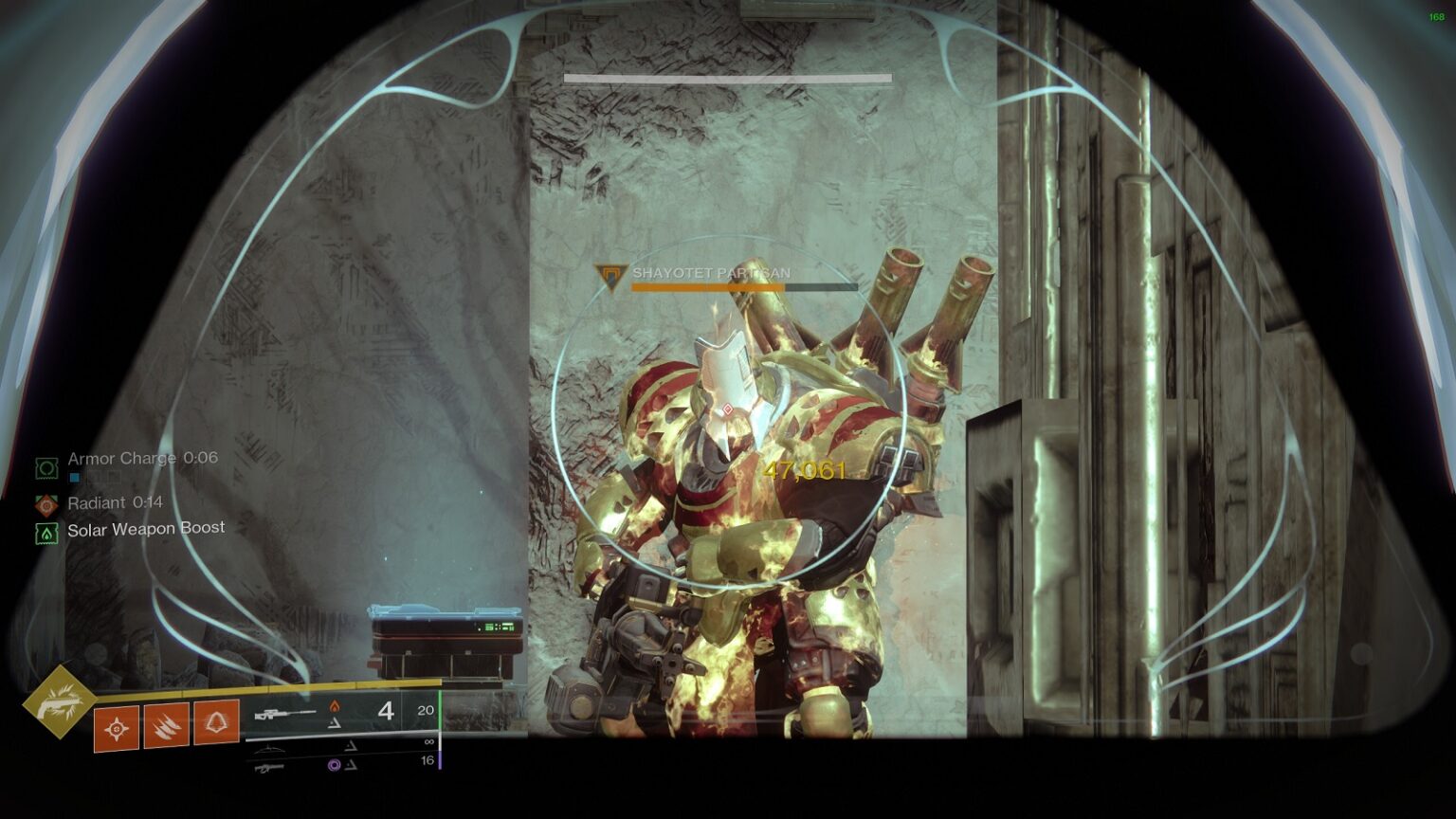The height and width of the screenshot is (819, 1456).
Task: Trigger the dodge class ability icon
Action: click(216, 722)
